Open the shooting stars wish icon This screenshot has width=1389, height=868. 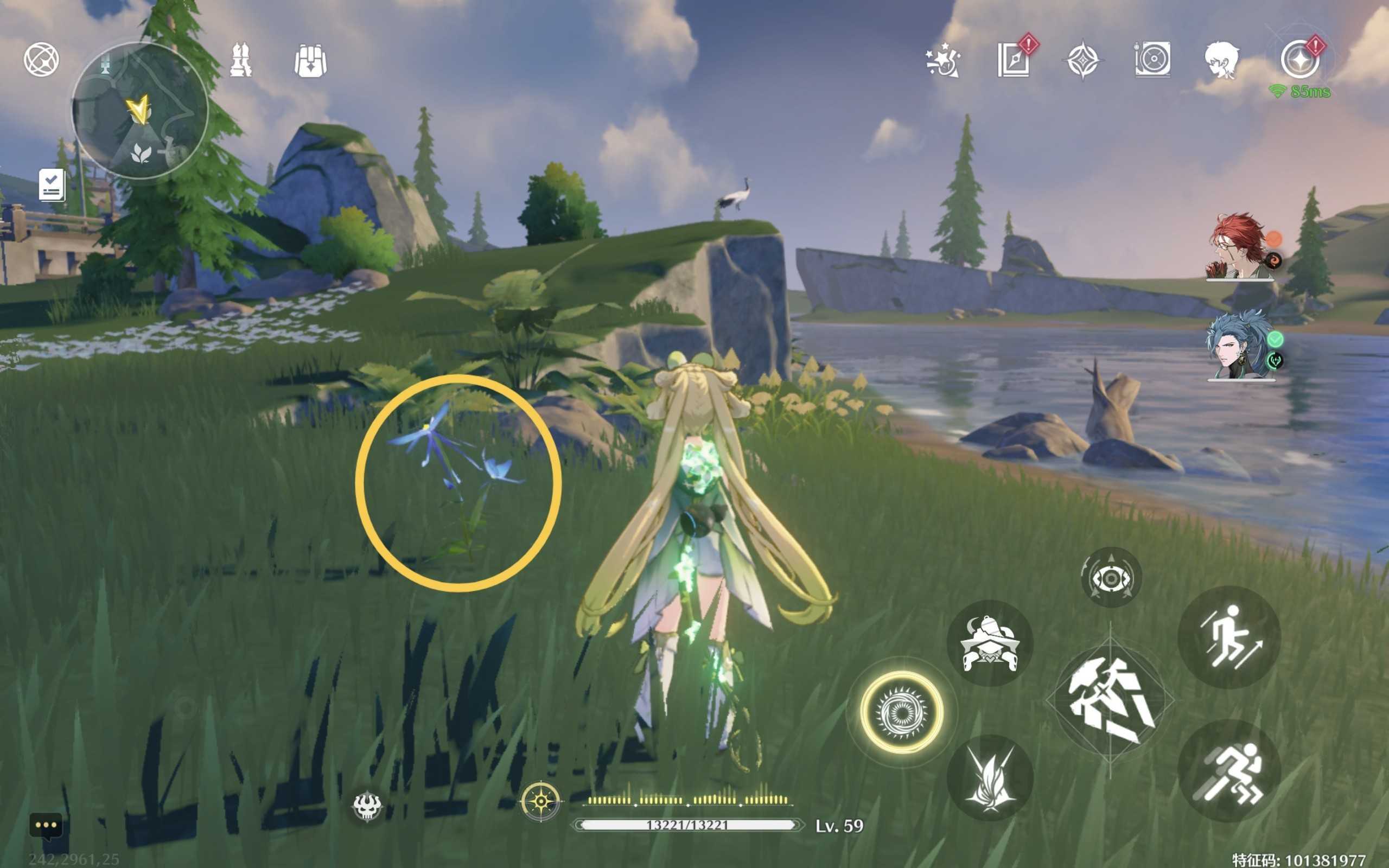943,60
